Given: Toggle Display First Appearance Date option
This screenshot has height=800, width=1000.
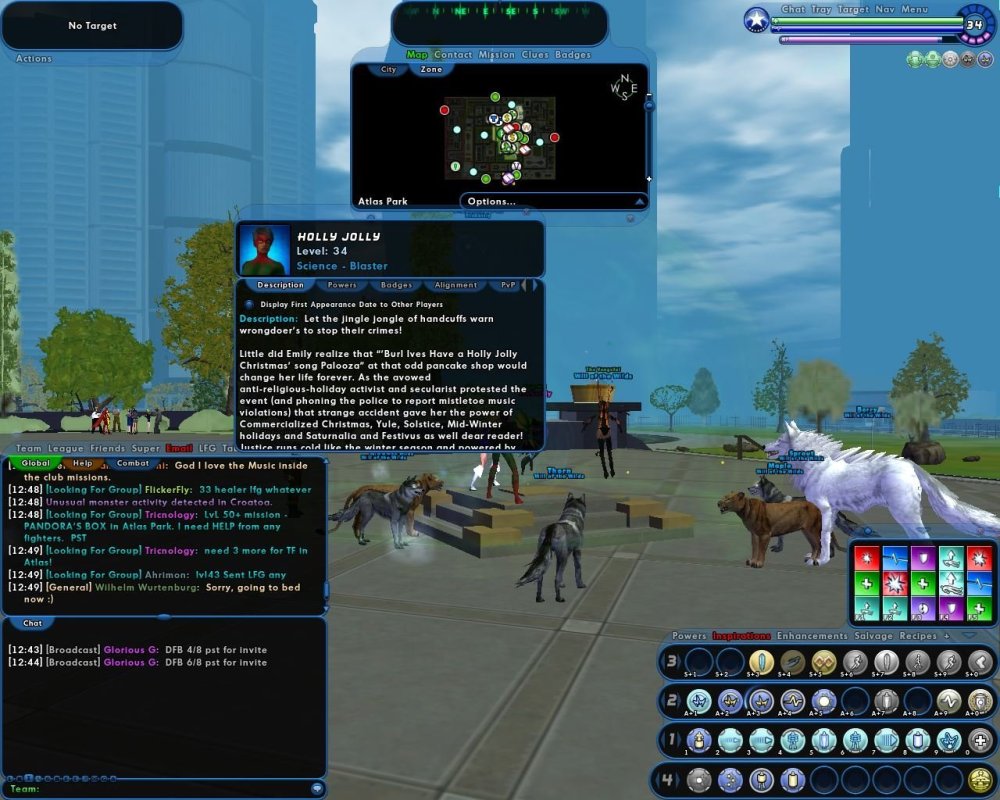Looking at the screenshot, I should click(249, 304).
